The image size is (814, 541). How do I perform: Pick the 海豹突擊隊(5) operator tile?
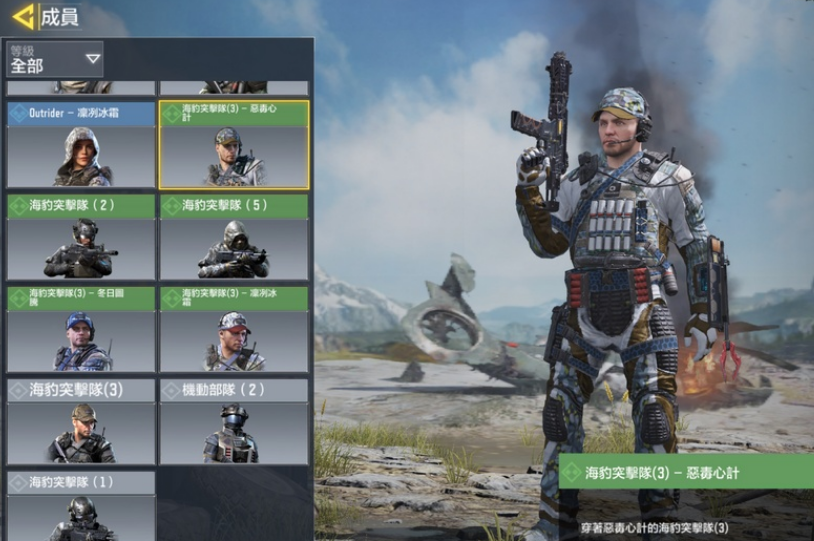click(x=234, y=238)
